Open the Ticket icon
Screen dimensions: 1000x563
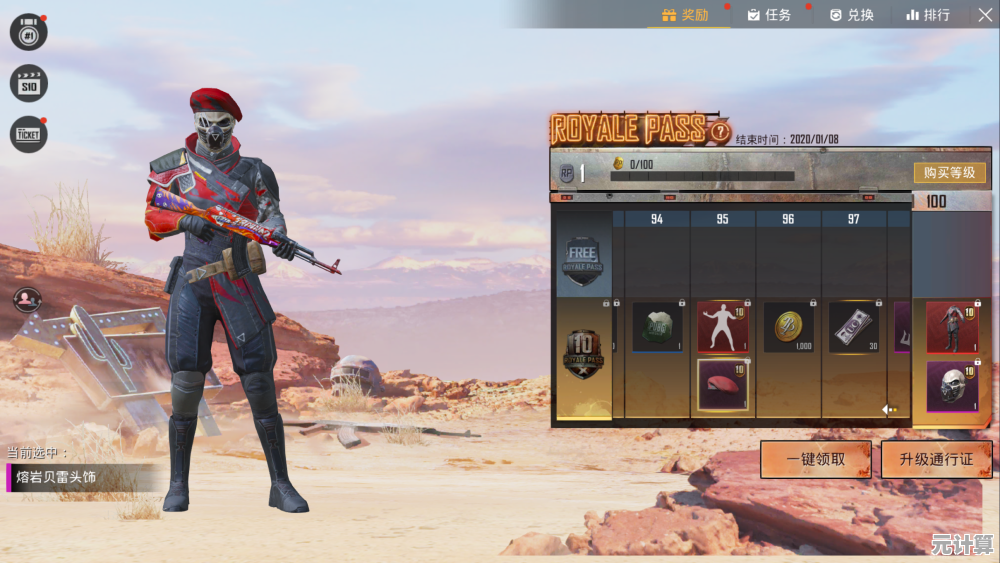tap(29, 134)
